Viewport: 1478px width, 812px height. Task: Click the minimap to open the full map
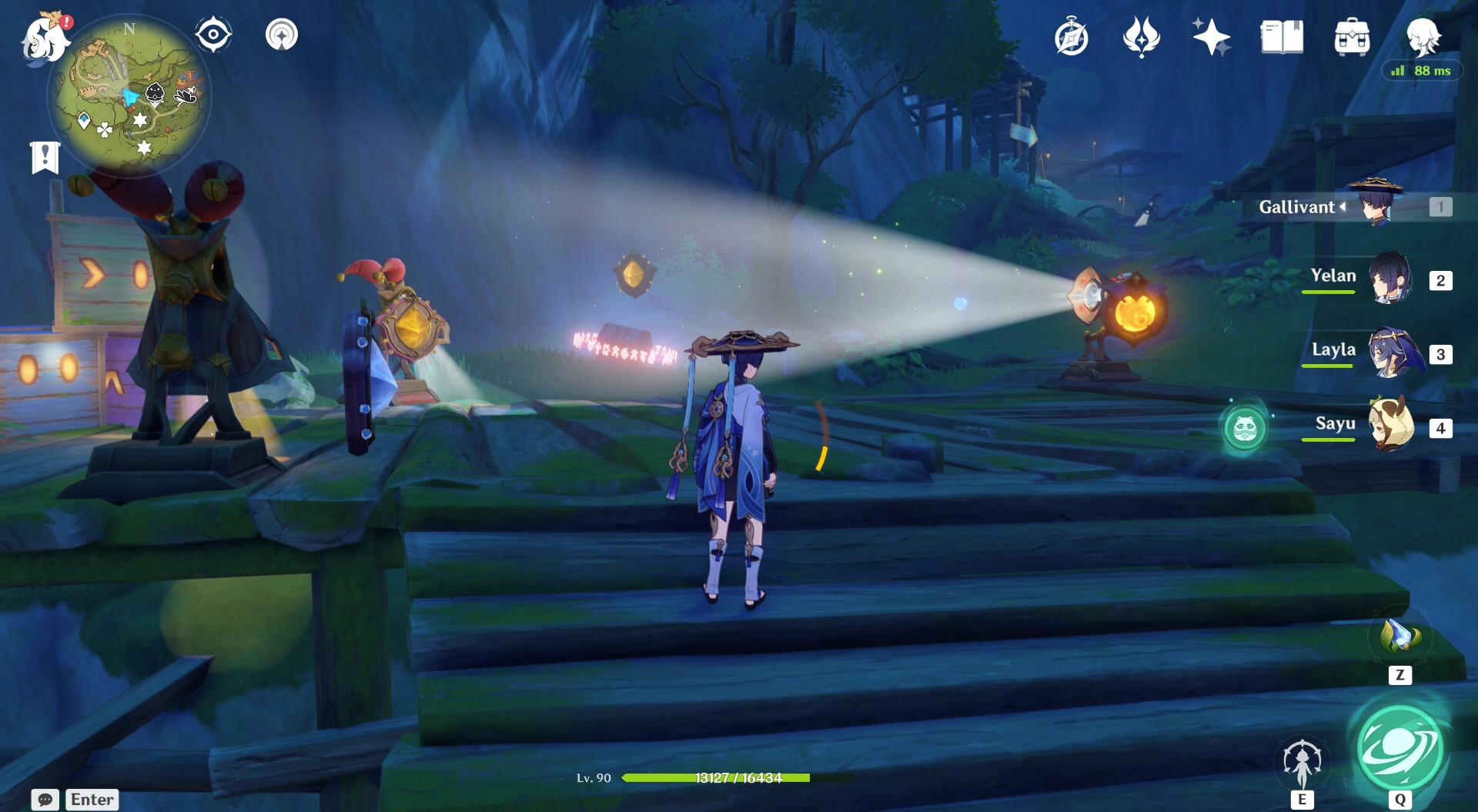pos(131,92)
